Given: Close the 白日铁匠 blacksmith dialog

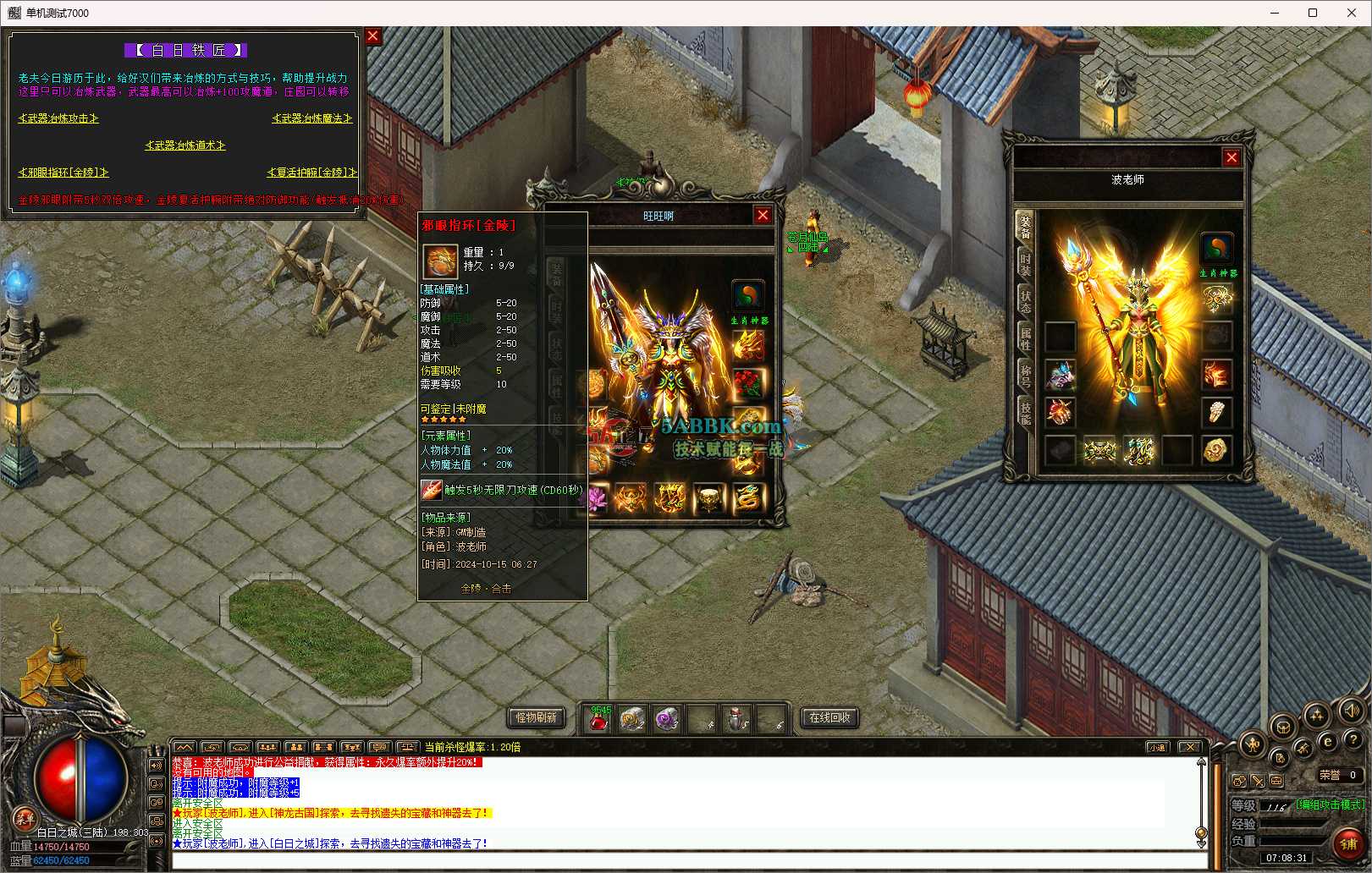Looking at the screenshot, I should (x=372, y=36).
